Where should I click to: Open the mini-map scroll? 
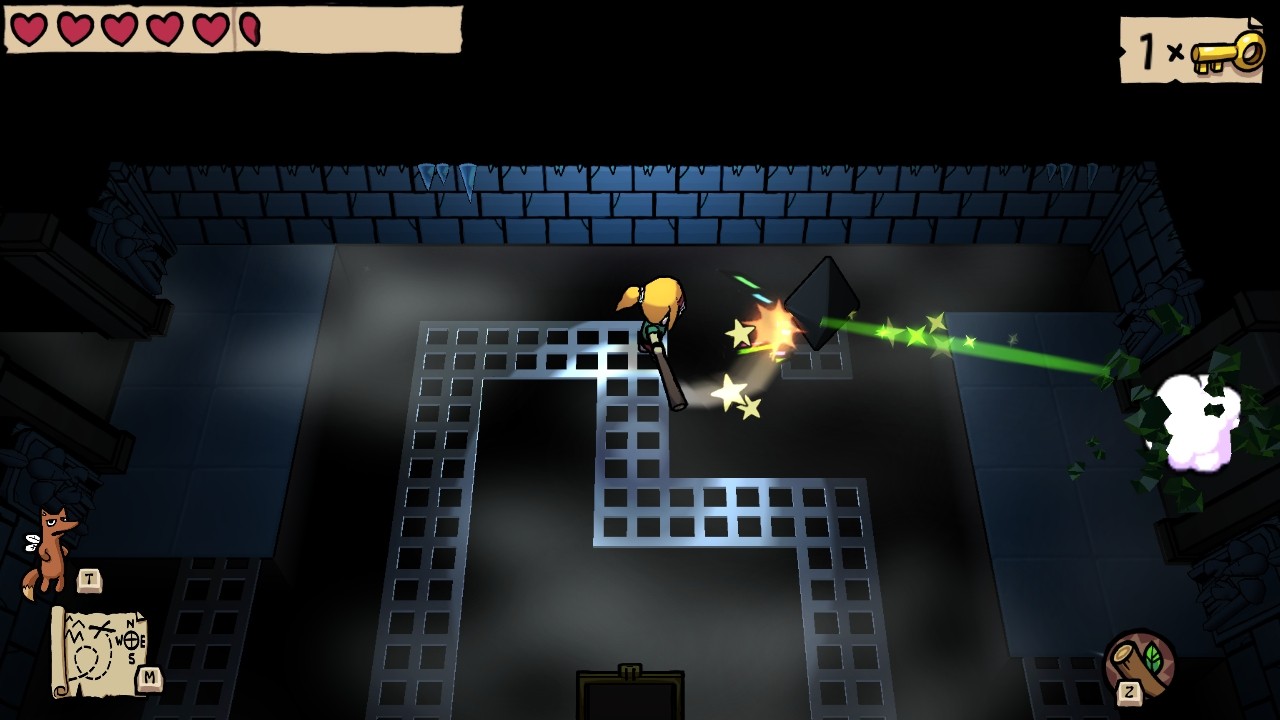[x=100, y=650]
